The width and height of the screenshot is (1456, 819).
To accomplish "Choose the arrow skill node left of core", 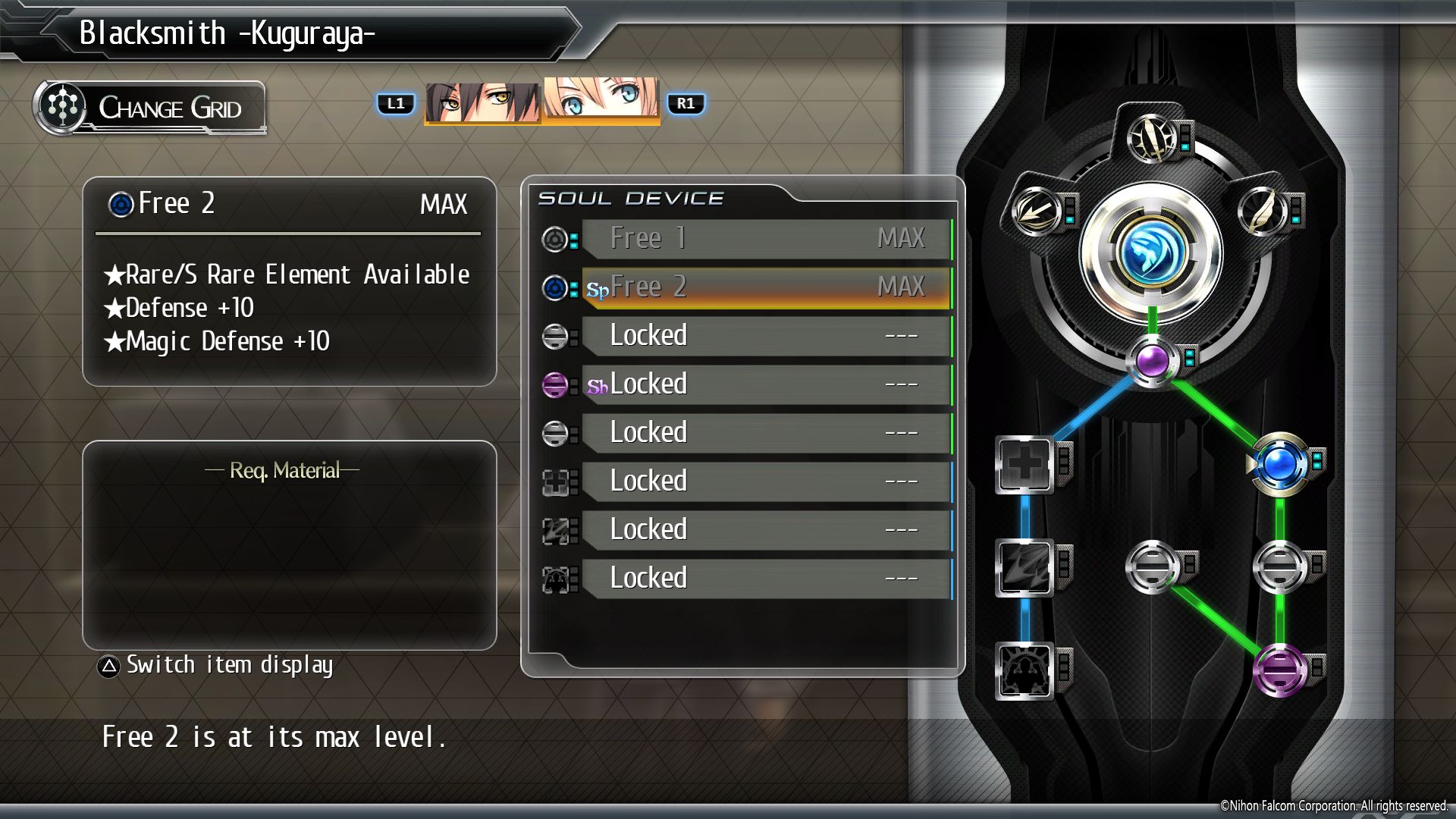I will pos(1036,210).
